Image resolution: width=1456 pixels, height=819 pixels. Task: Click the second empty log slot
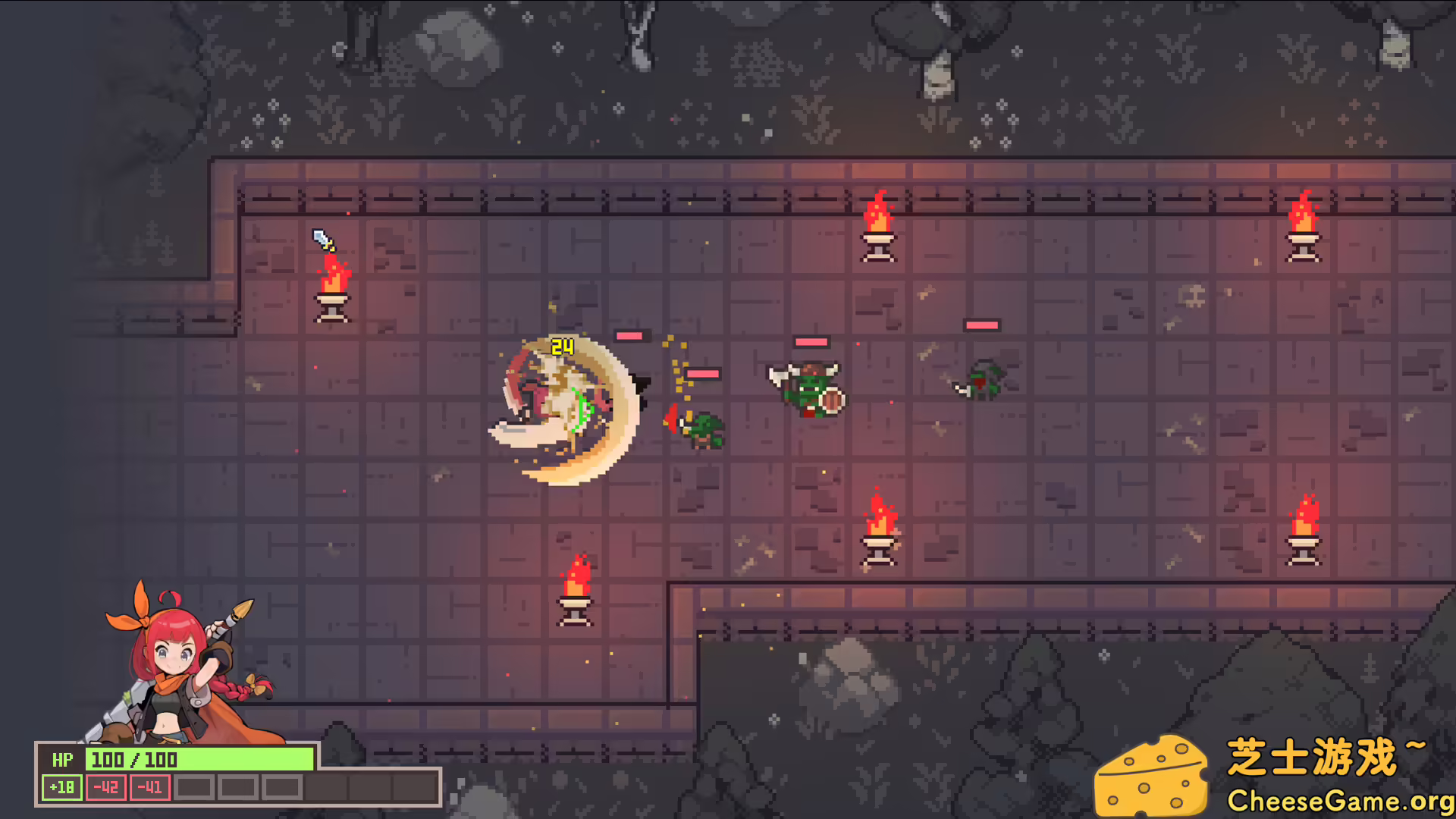(x=238, y=787)
